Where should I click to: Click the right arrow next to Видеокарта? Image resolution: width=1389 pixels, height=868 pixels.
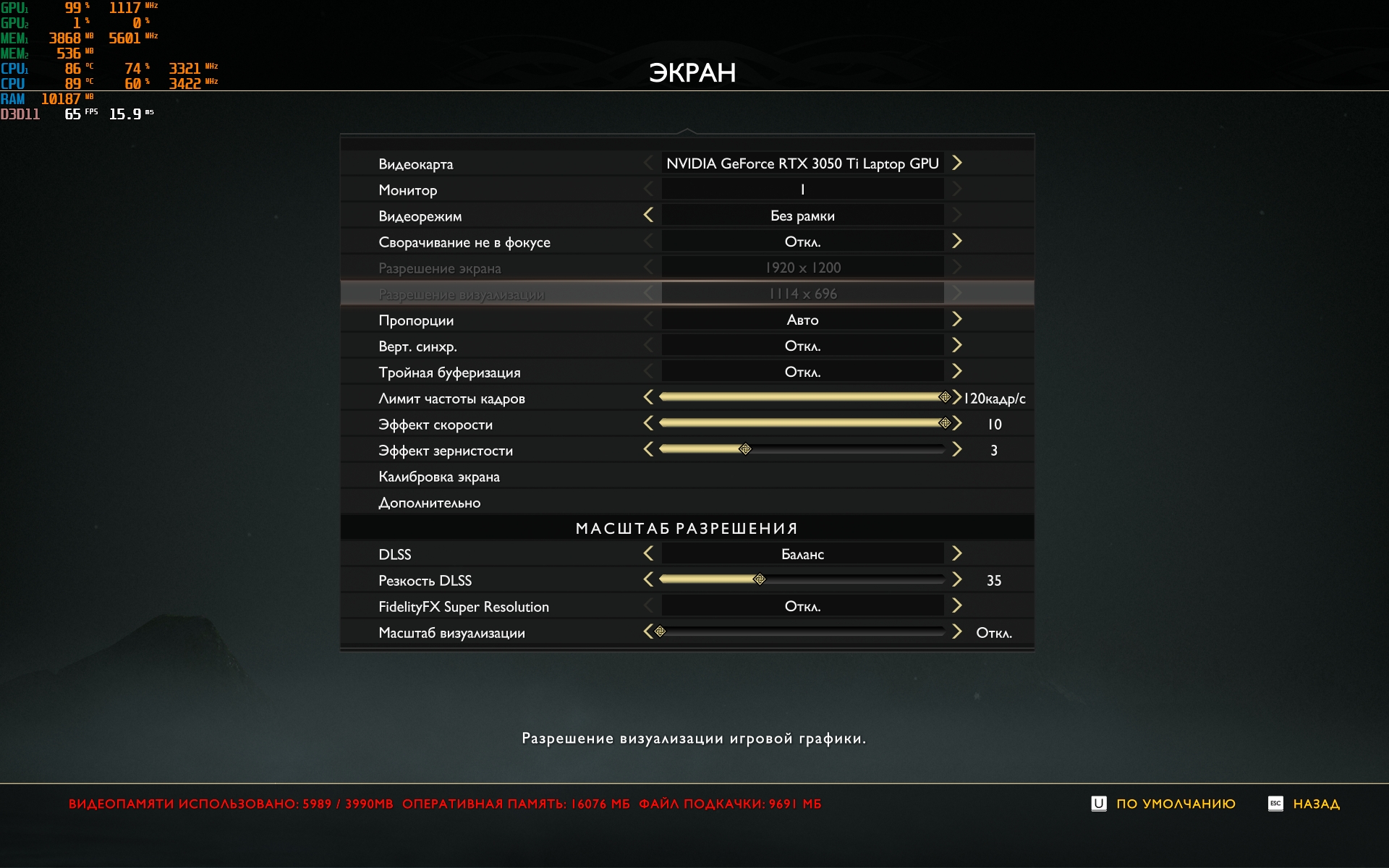(957, 163)
